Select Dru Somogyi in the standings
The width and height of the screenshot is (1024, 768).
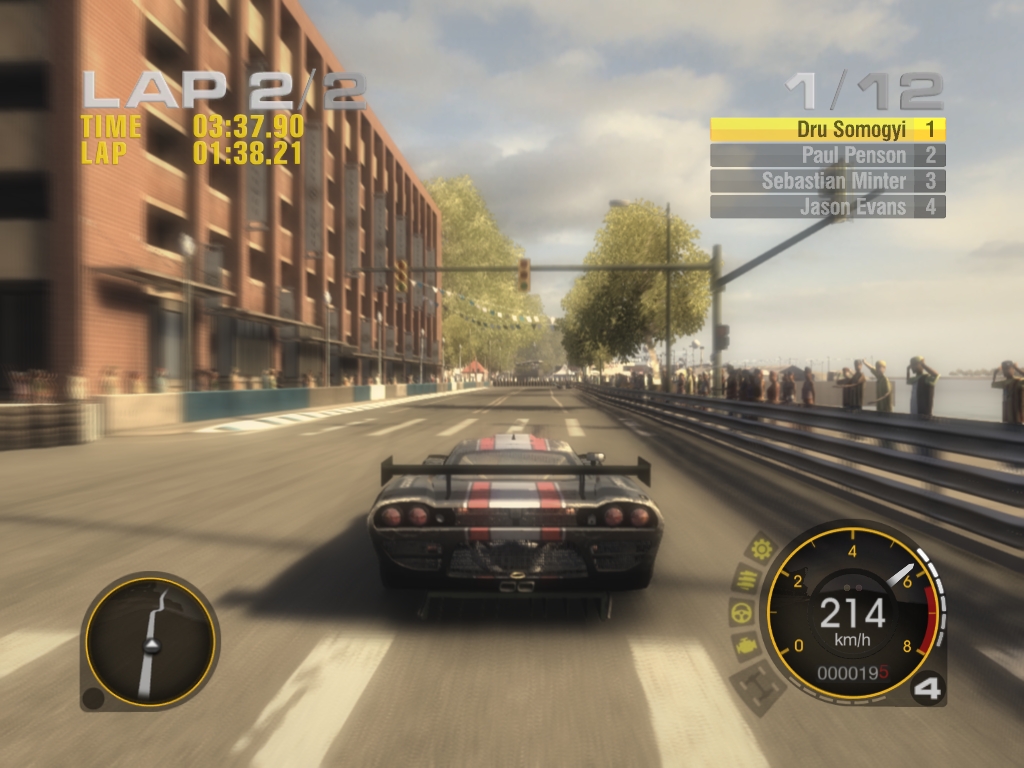tap(827, 129)
